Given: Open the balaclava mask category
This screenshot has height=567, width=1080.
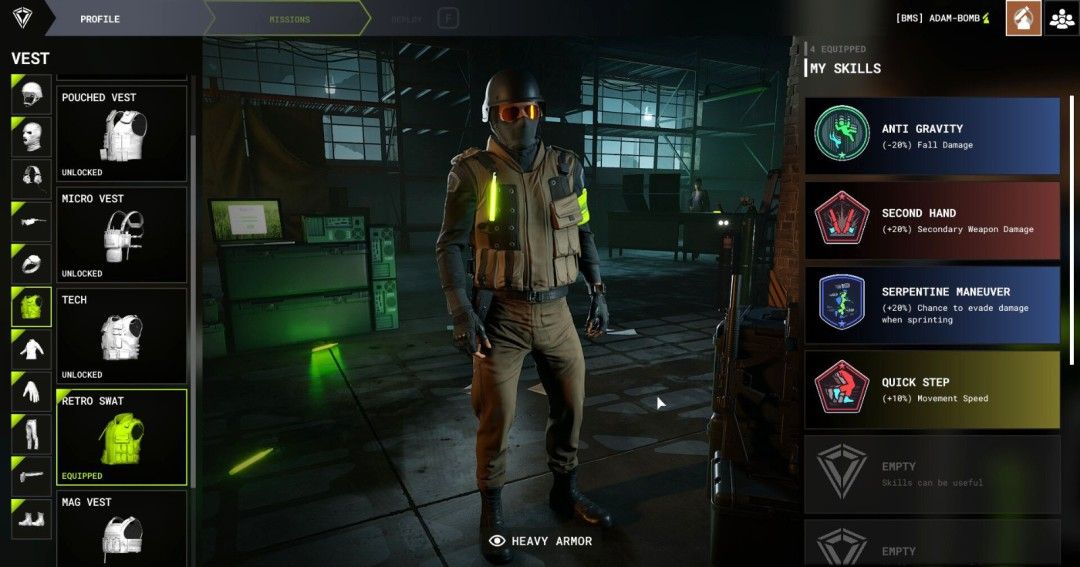Looking at the screenshot, I should coord(31,135).
